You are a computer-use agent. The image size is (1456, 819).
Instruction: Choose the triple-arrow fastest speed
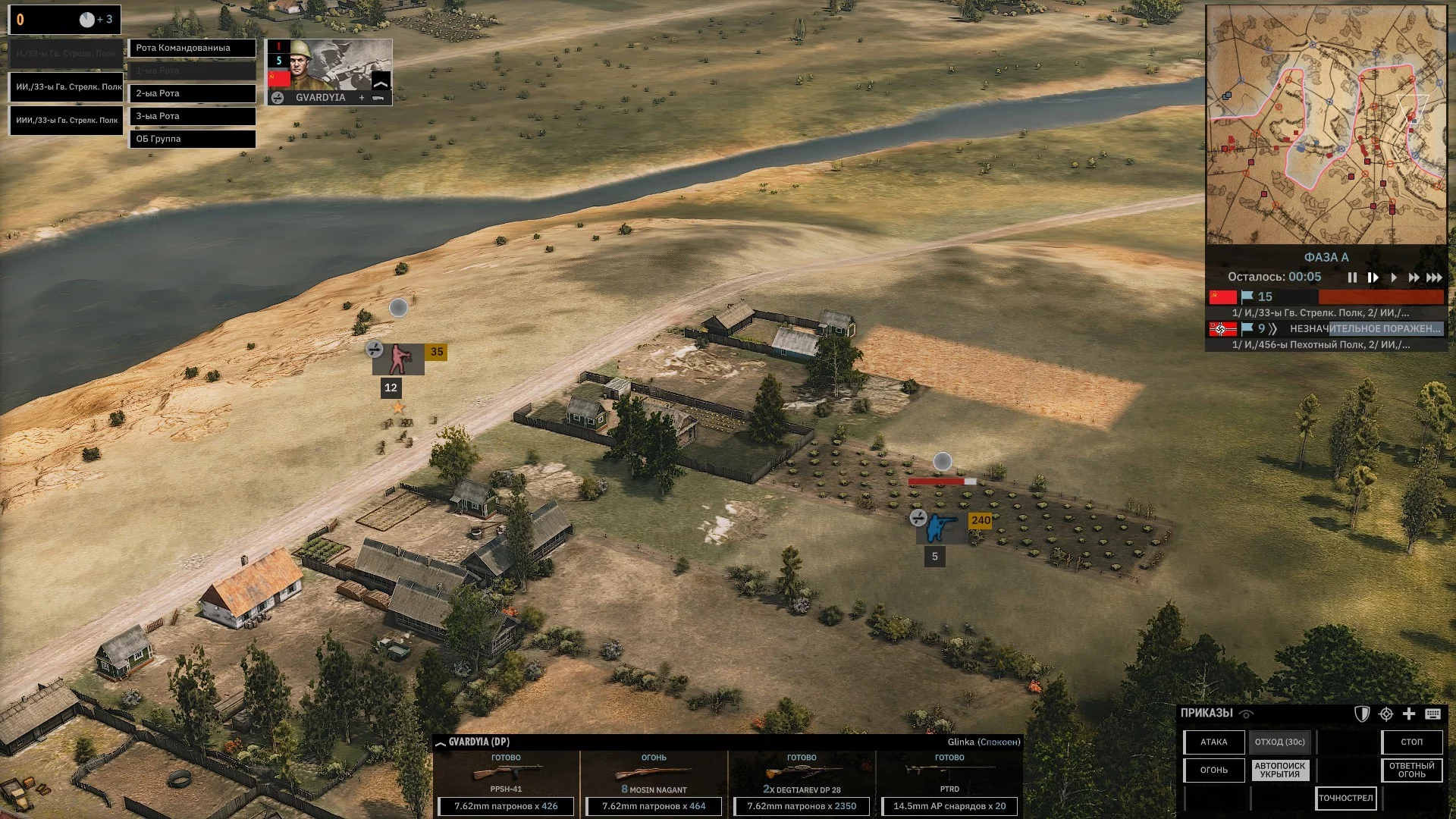[1434, 278]
